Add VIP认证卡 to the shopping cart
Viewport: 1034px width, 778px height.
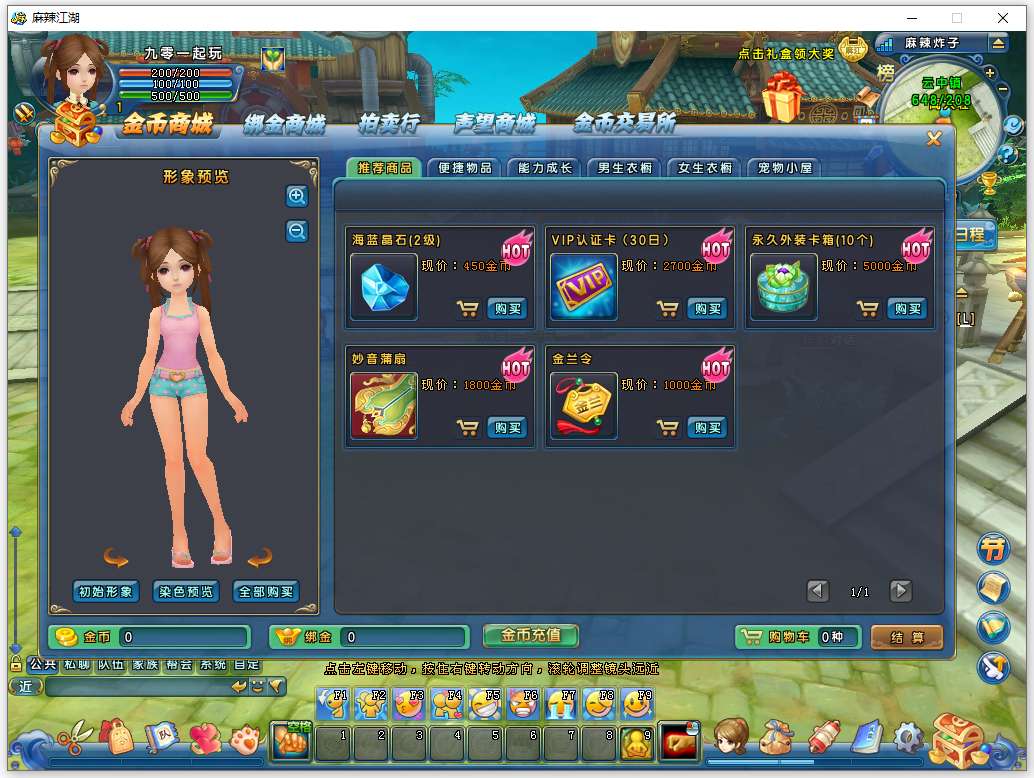pyautogui.click(x=668, y=309)
